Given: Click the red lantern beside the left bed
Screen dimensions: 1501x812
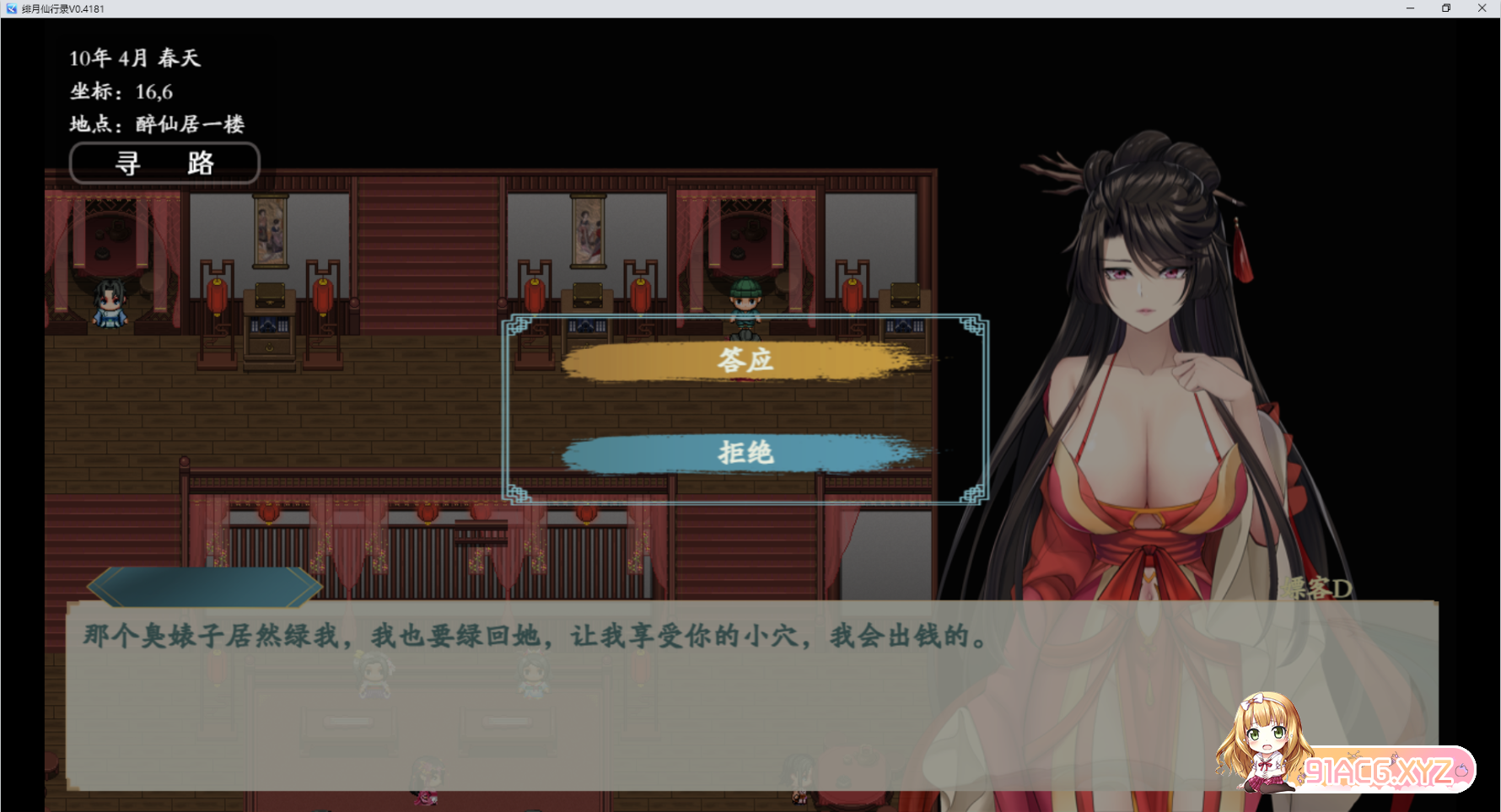Looking at the screenshot, I should 216,295.
